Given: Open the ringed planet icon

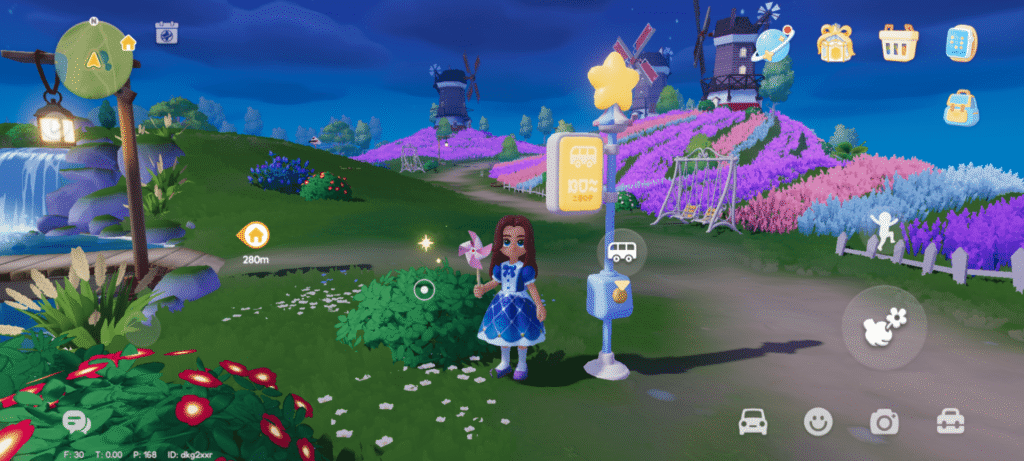Looking at the screenshot, I should tap(772, 43).
